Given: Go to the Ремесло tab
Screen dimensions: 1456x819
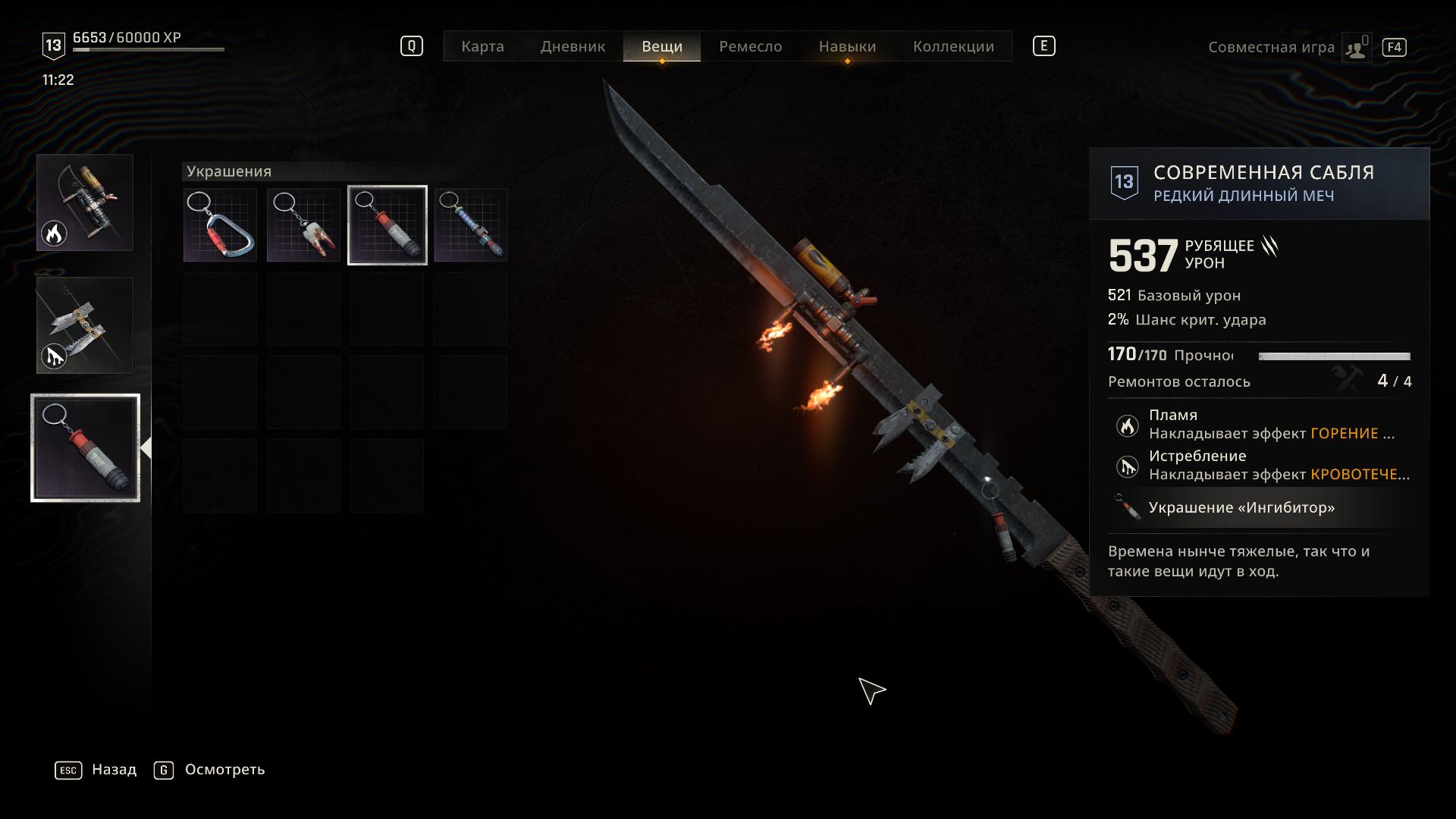Looking at the screenshot, I should coord(750,46).
